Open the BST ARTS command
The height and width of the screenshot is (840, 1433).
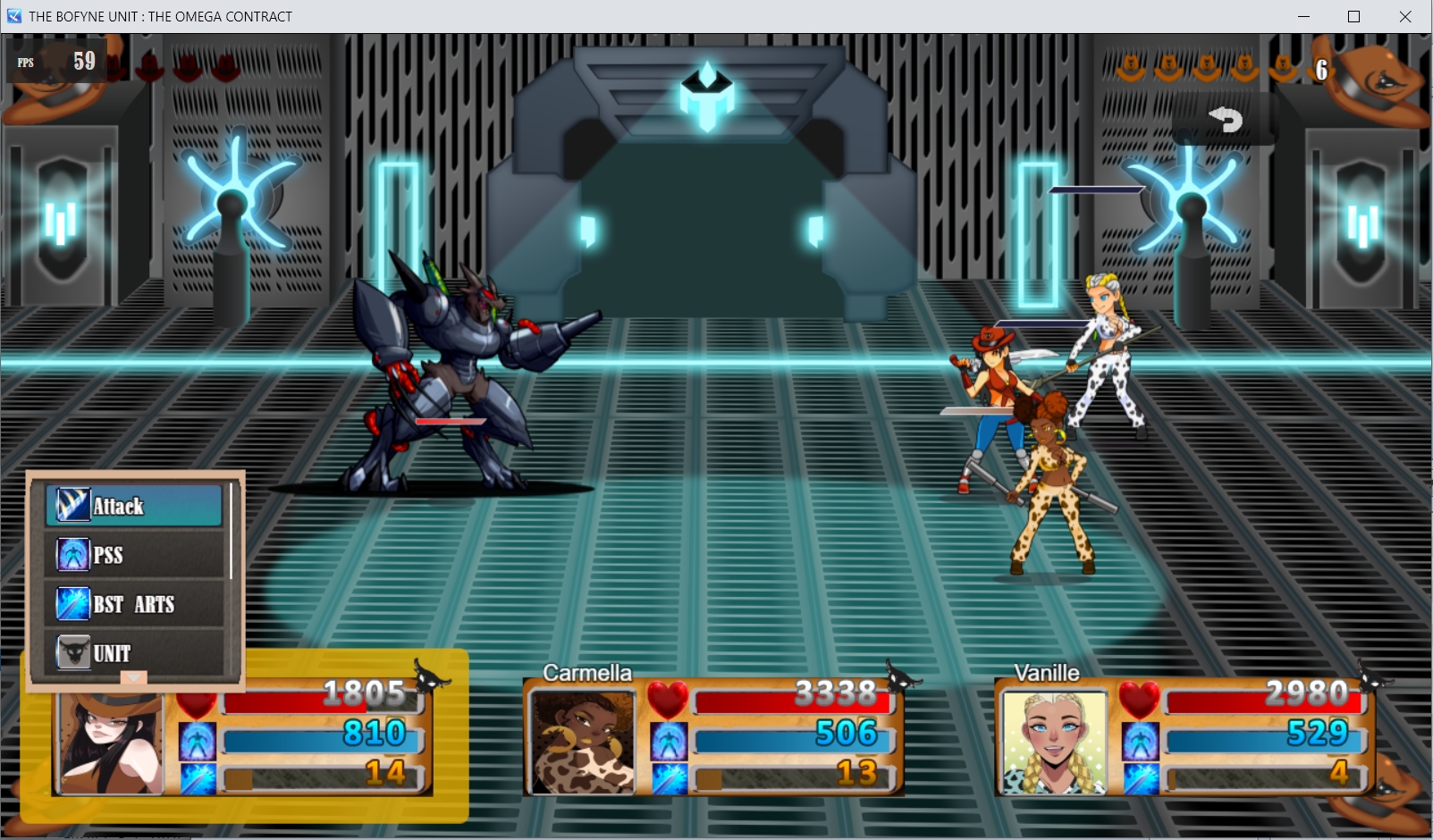[134, 604]
